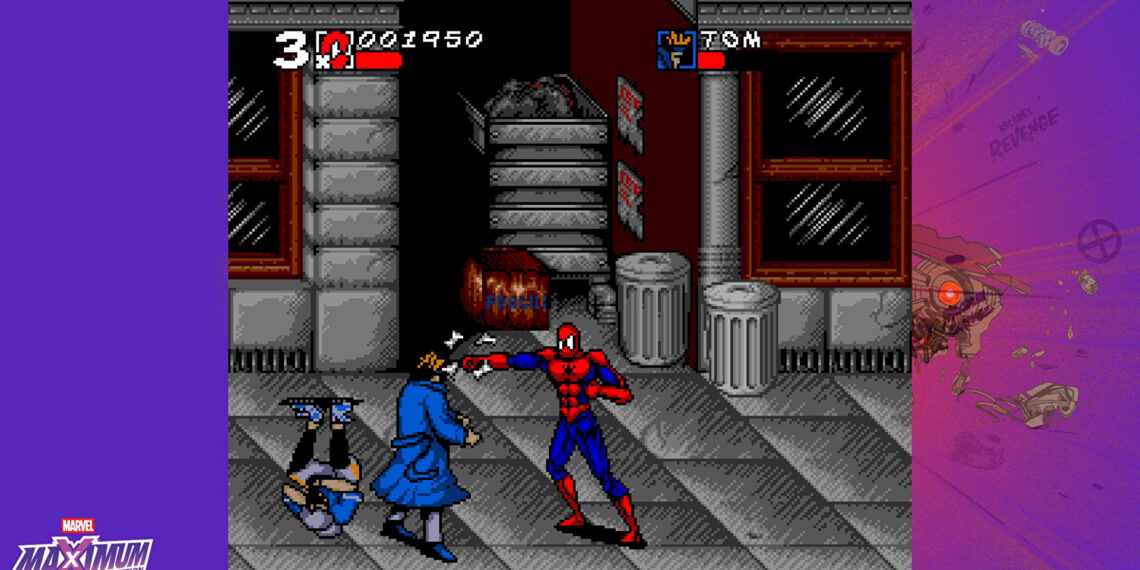
Task: Click Spider-Man's player portrait icon
Action: (x=335, y=49)
